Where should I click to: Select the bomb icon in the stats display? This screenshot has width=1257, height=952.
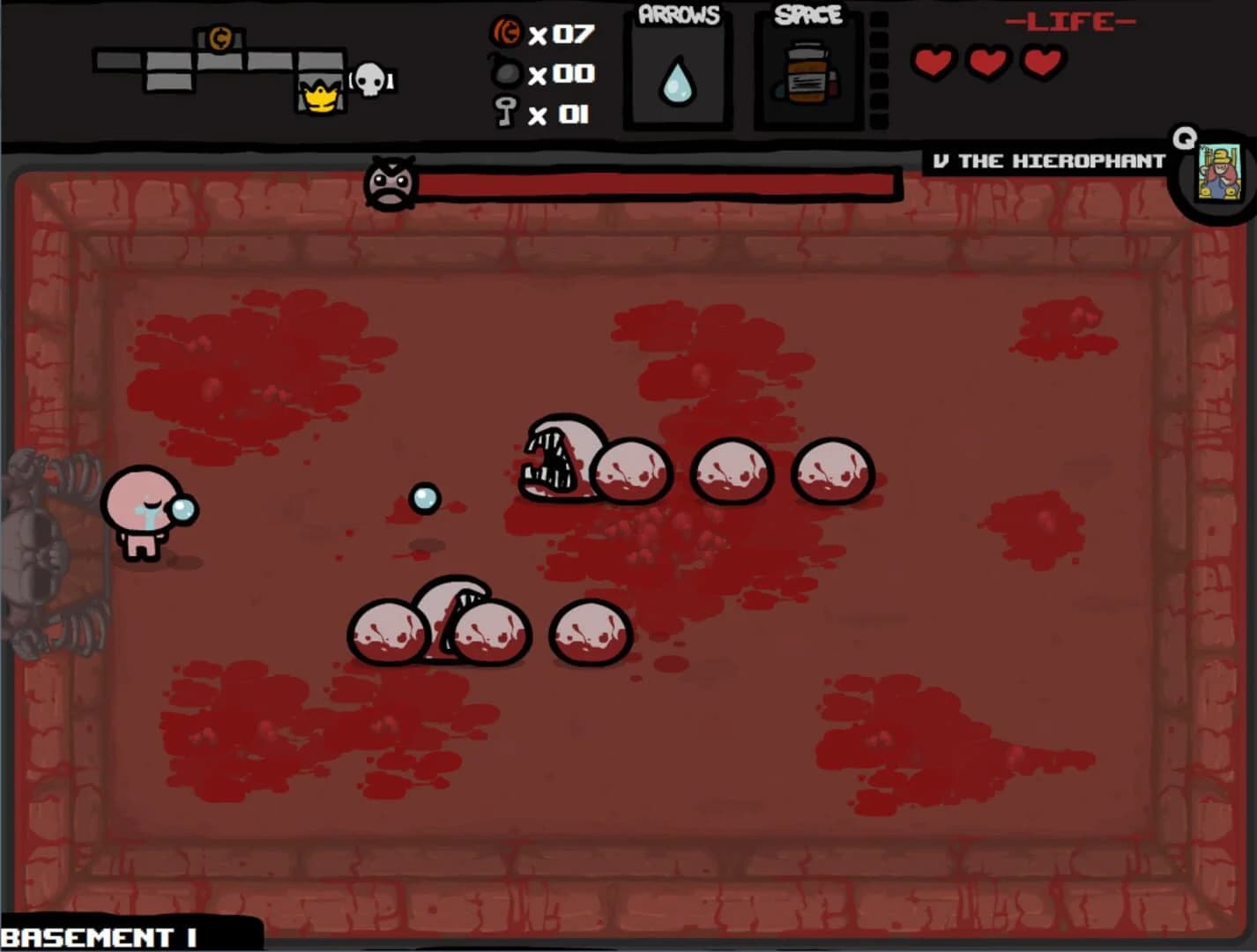click(x=504, y=73)
